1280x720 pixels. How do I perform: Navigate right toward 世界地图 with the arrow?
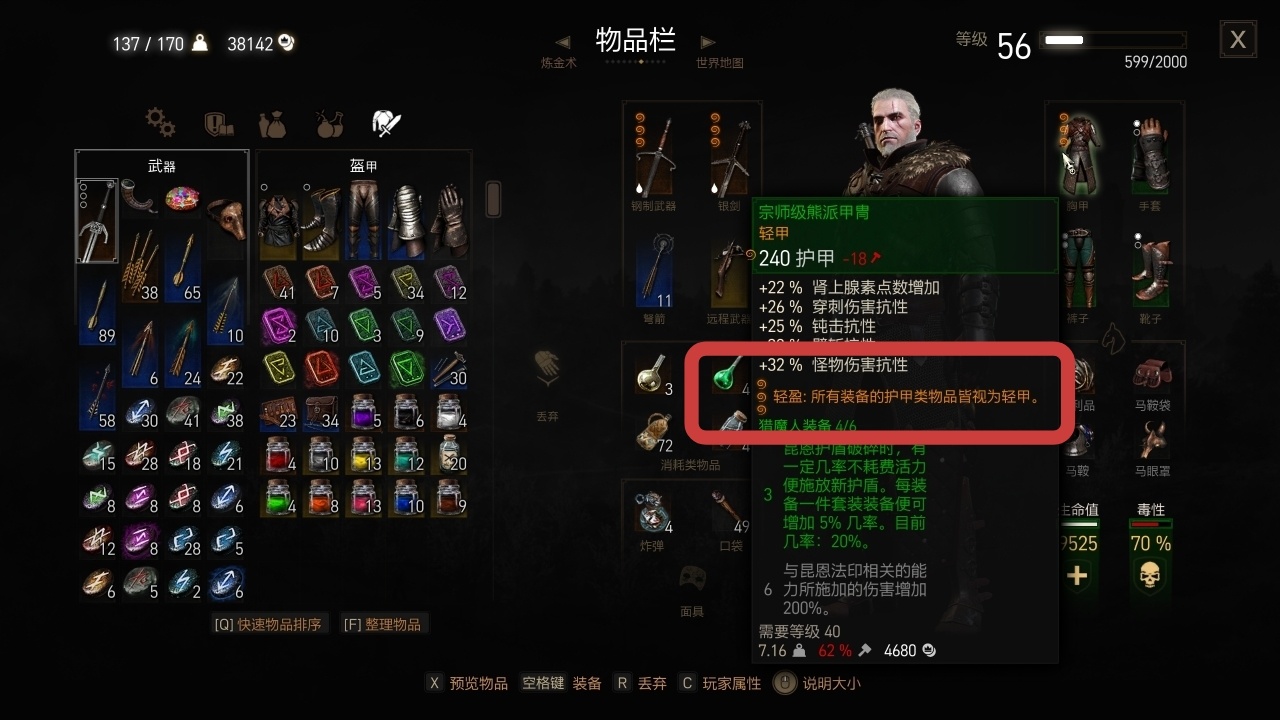[708, 40]
